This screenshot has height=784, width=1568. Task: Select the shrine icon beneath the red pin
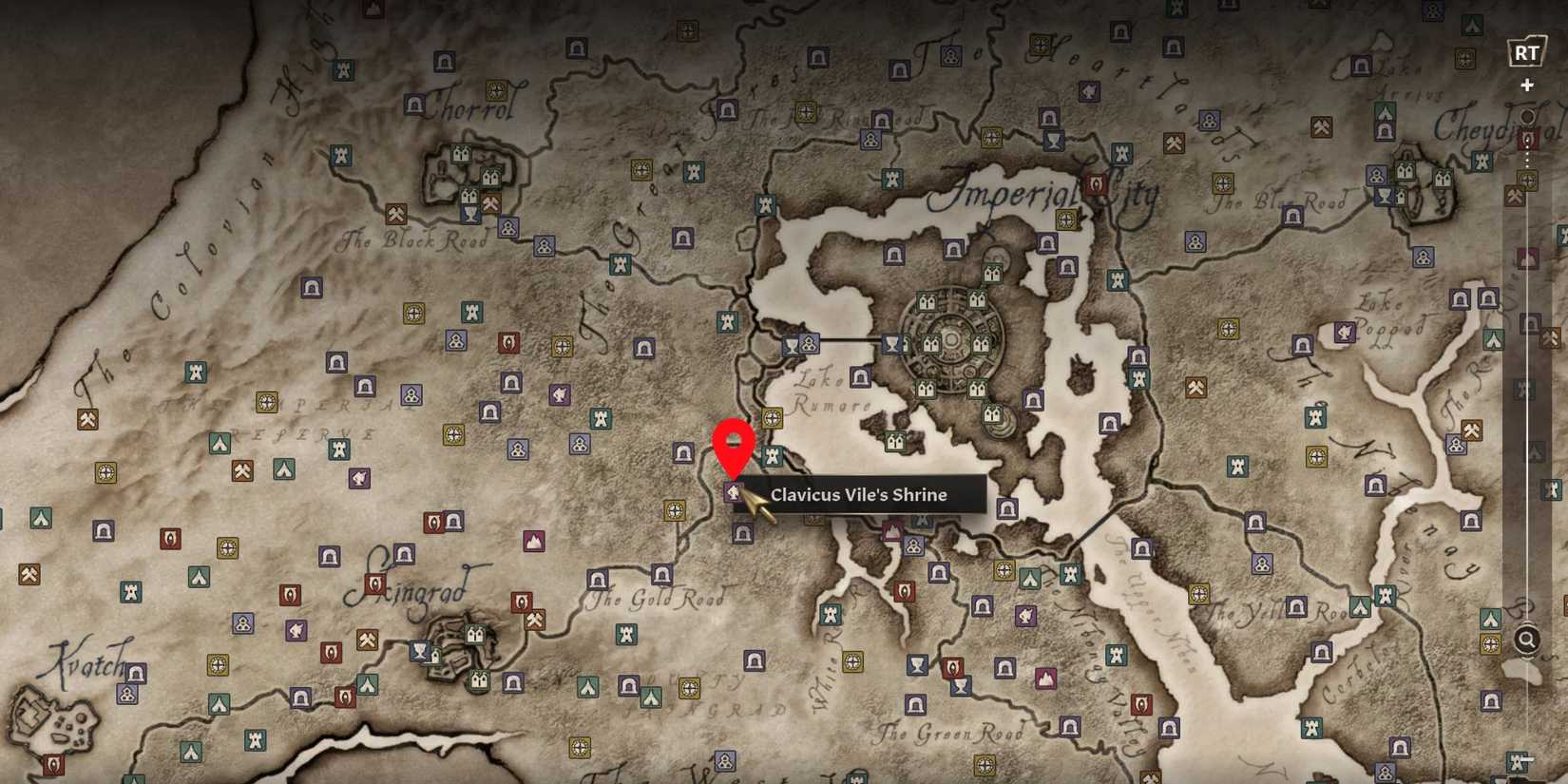point(734,492)
